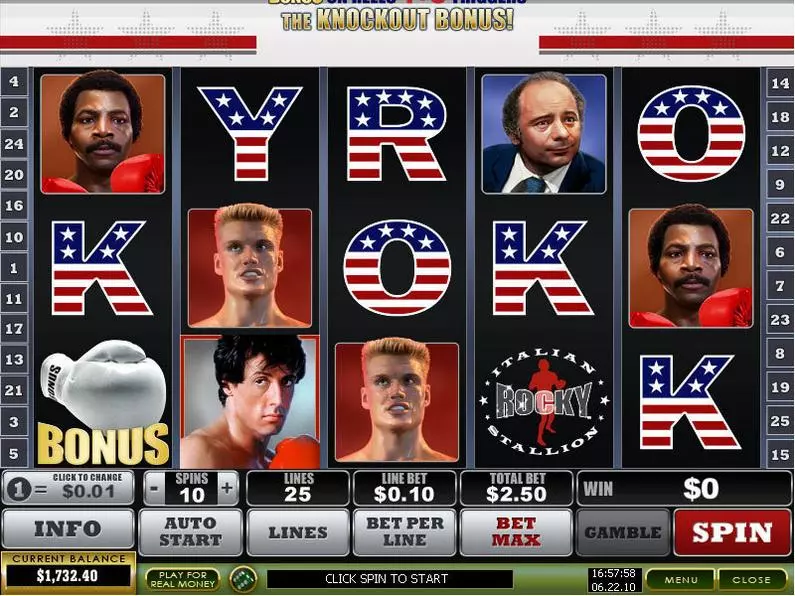
Task: Increase auto spins with the plus button
Action: point(229,488)
